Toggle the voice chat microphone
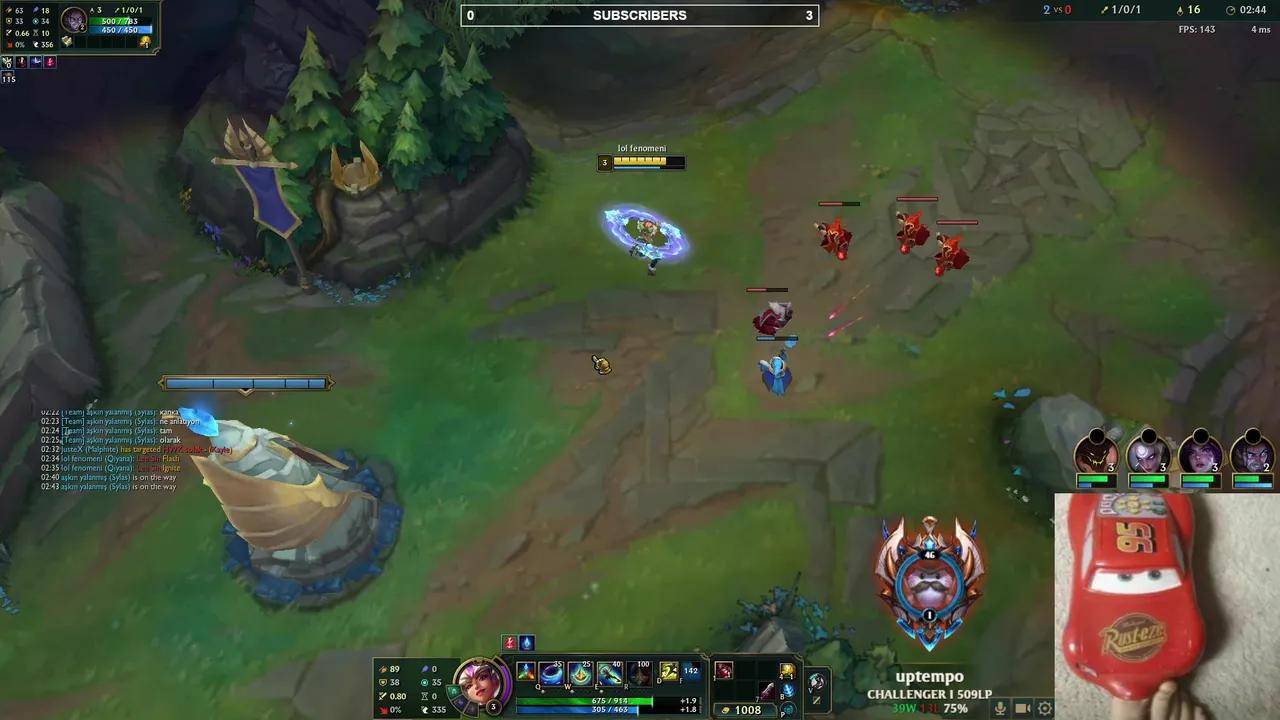The height and width of the screenshot is (720, 1280). tap(1001, 709)
